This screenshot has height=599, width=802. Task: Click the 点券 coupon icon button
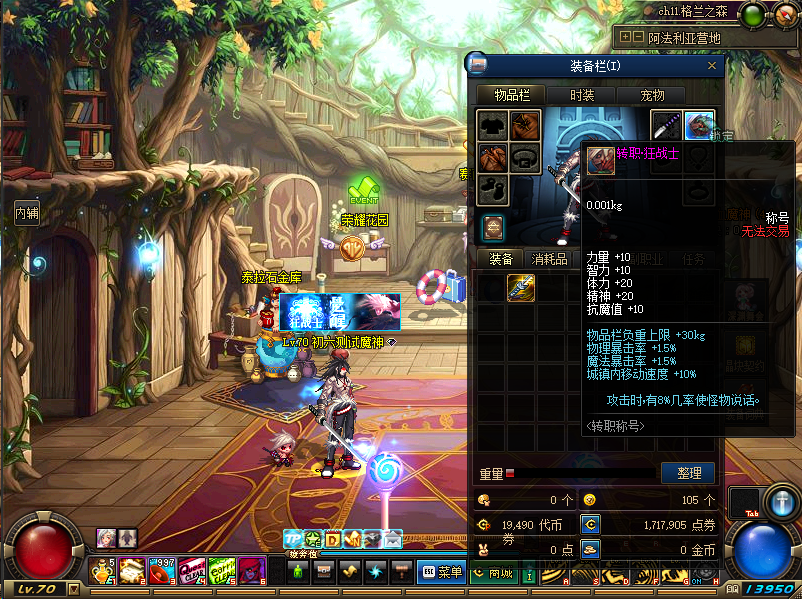coord(590,523)
